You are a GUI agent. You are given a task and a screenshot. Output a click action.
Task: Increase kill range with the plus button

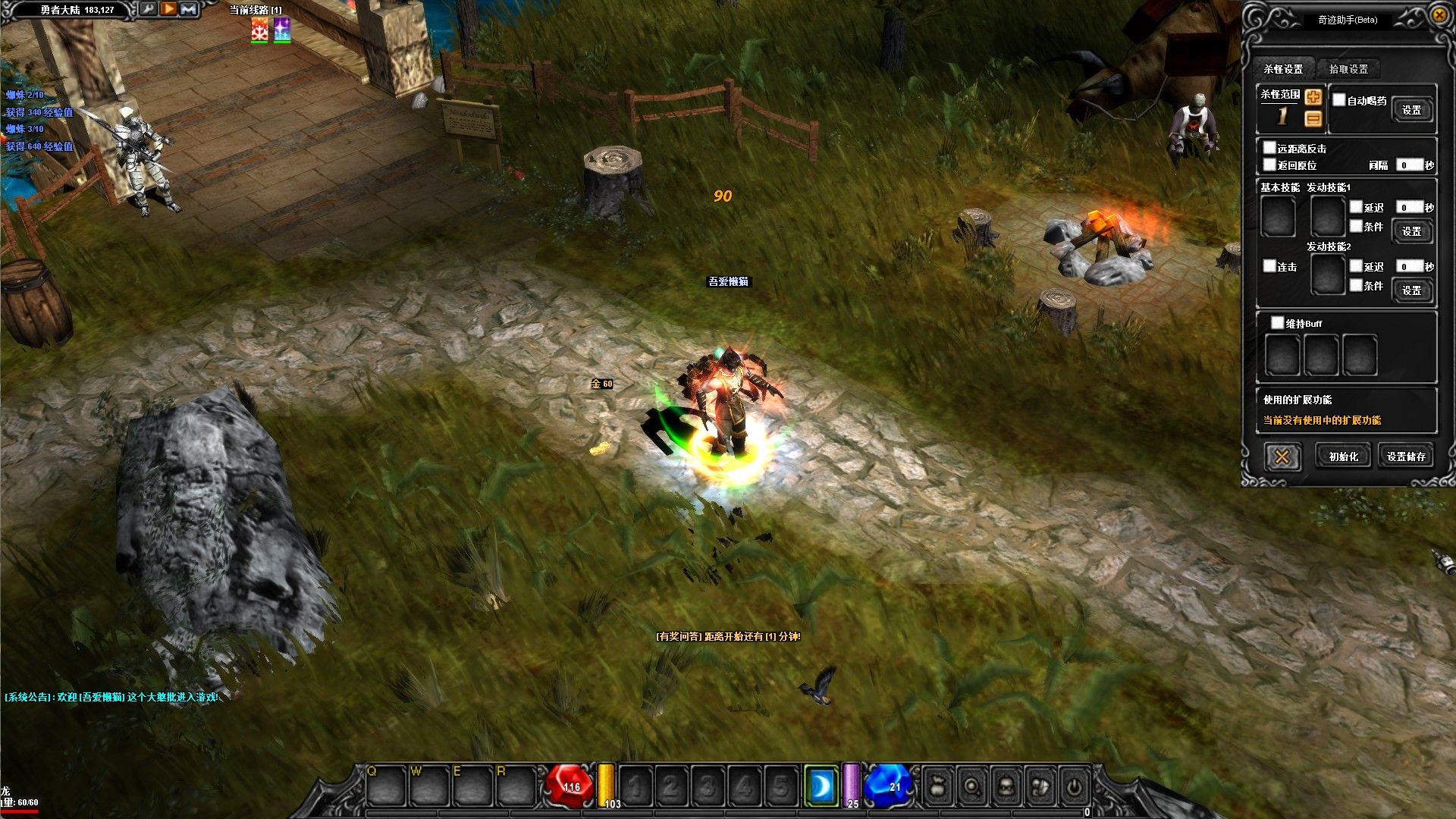[x=1313, y=97]
